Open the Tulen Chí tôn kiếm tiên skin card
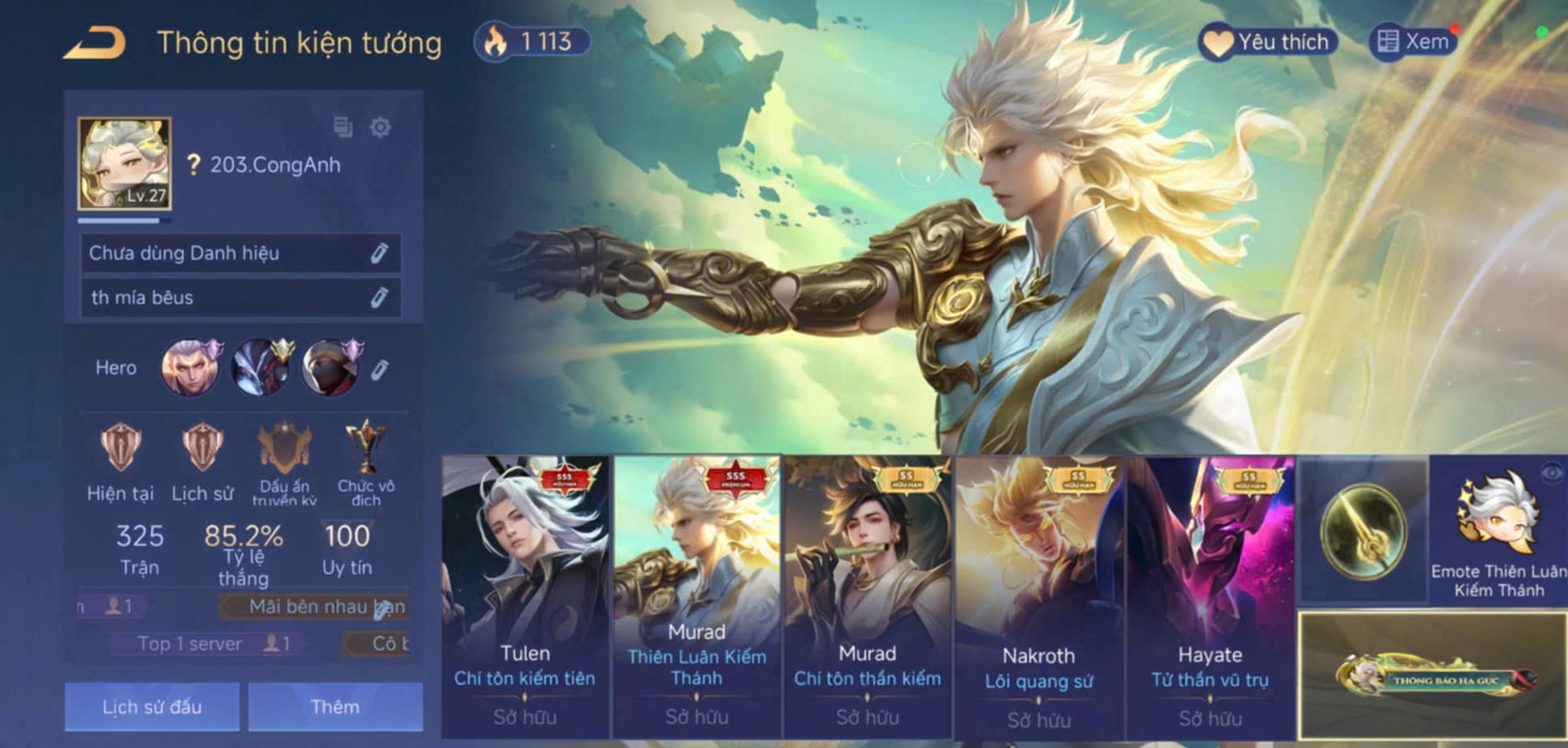Screen dimensions: 1568x748 click(524, 593)
